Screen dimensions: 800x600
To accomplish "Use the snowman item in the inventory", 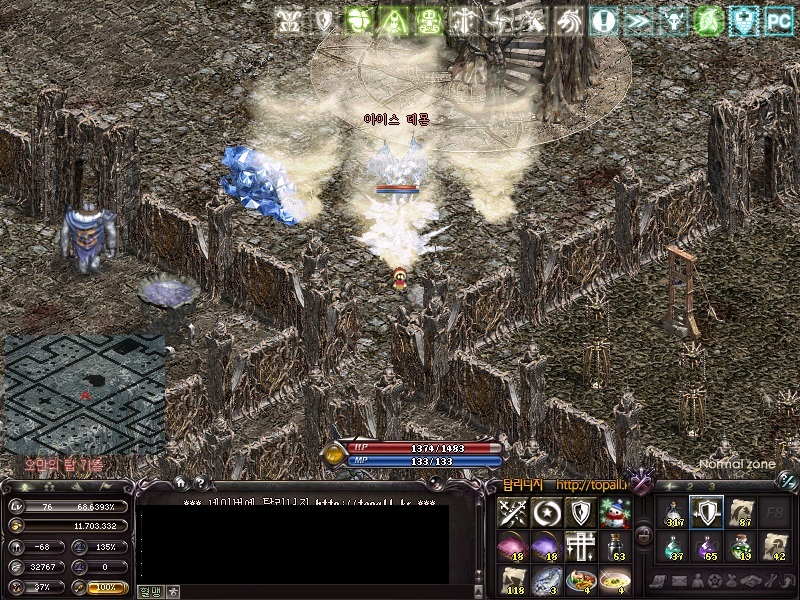I will pos(614,514).
